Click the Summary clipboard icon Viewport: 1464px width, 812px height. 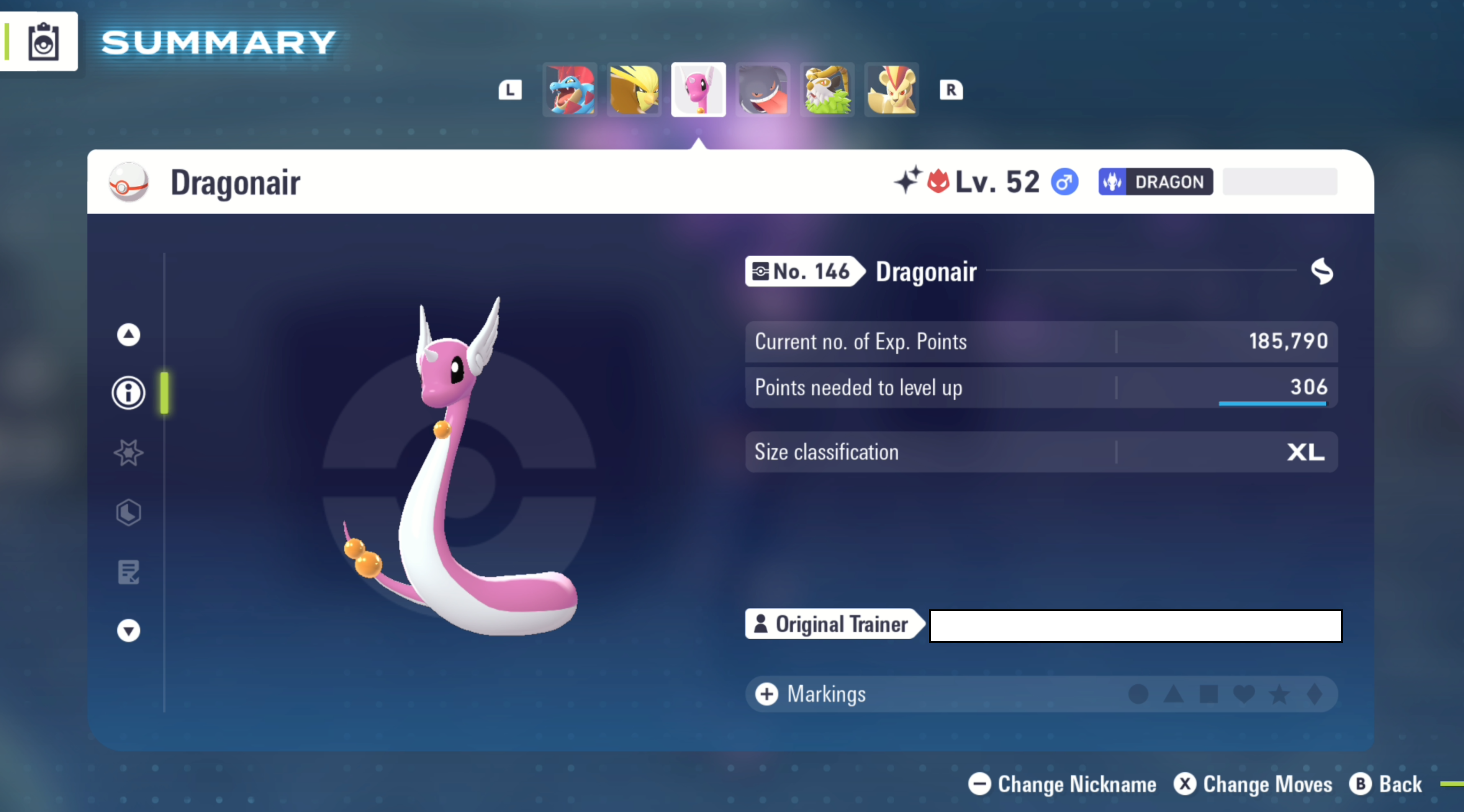[x=43, y=41]
